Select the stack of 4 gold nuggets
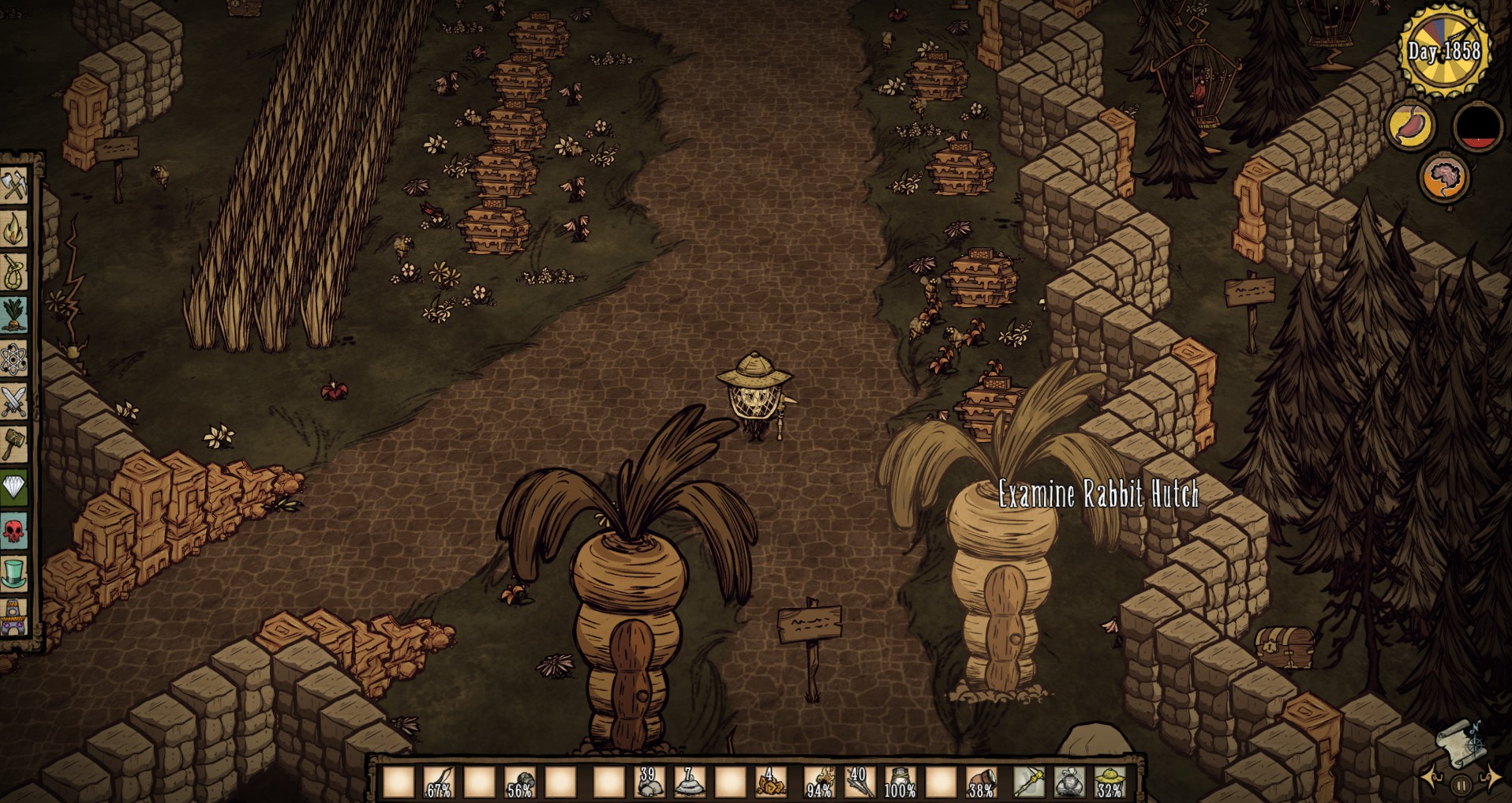The width and height of the screenshot is (1512, 803). click(x=770, y=781)
